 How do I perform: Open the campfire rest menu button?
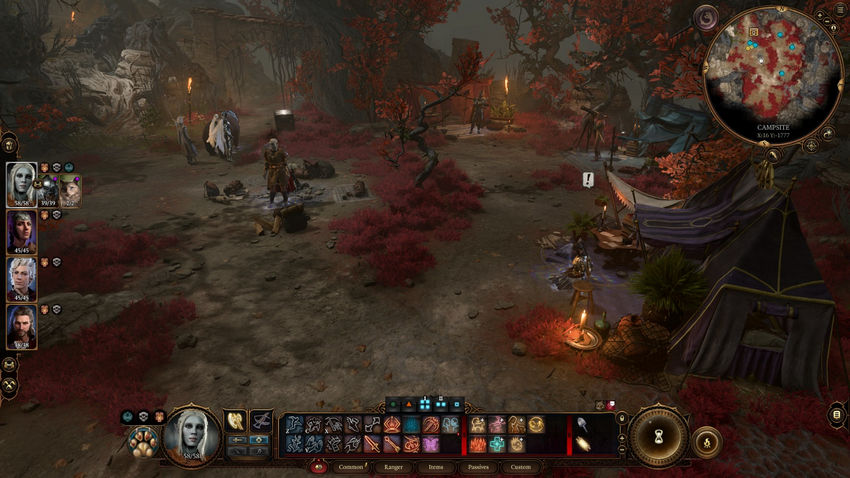(x=707, y=441)
